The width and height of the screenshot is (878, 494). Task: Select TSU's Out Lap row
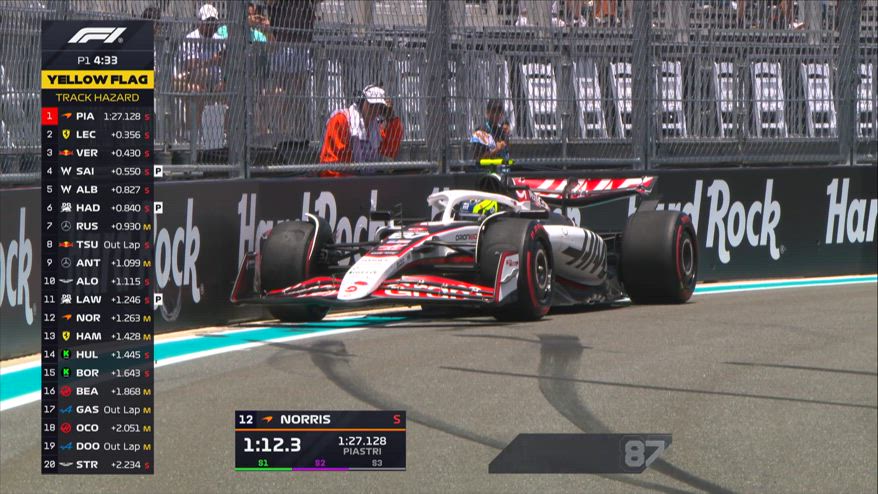tap(97, 244)
